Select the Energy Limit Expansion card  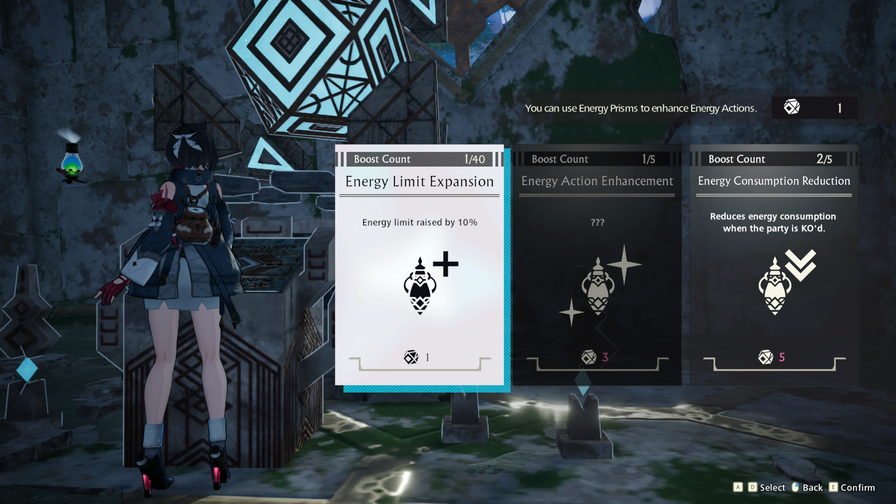pos(419,266)
